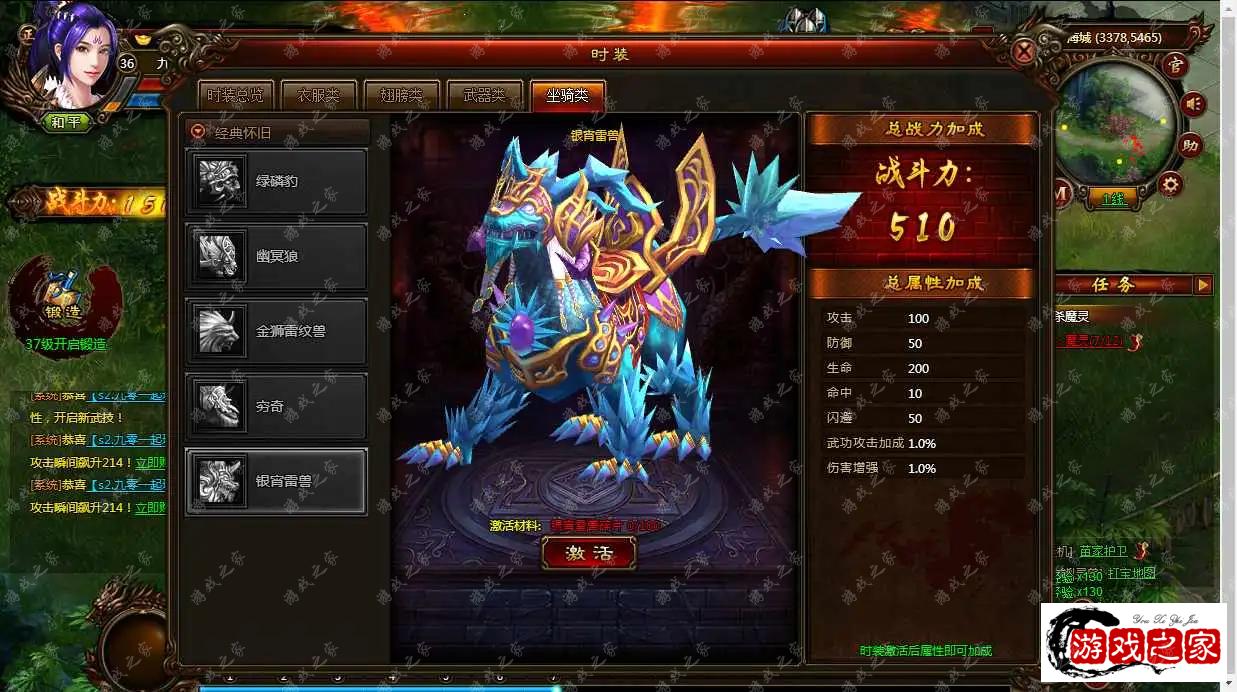Click the 银宵雷兽 mount entry
Viewport: 1237px width, 692px height.
click(x=276, y=481)
